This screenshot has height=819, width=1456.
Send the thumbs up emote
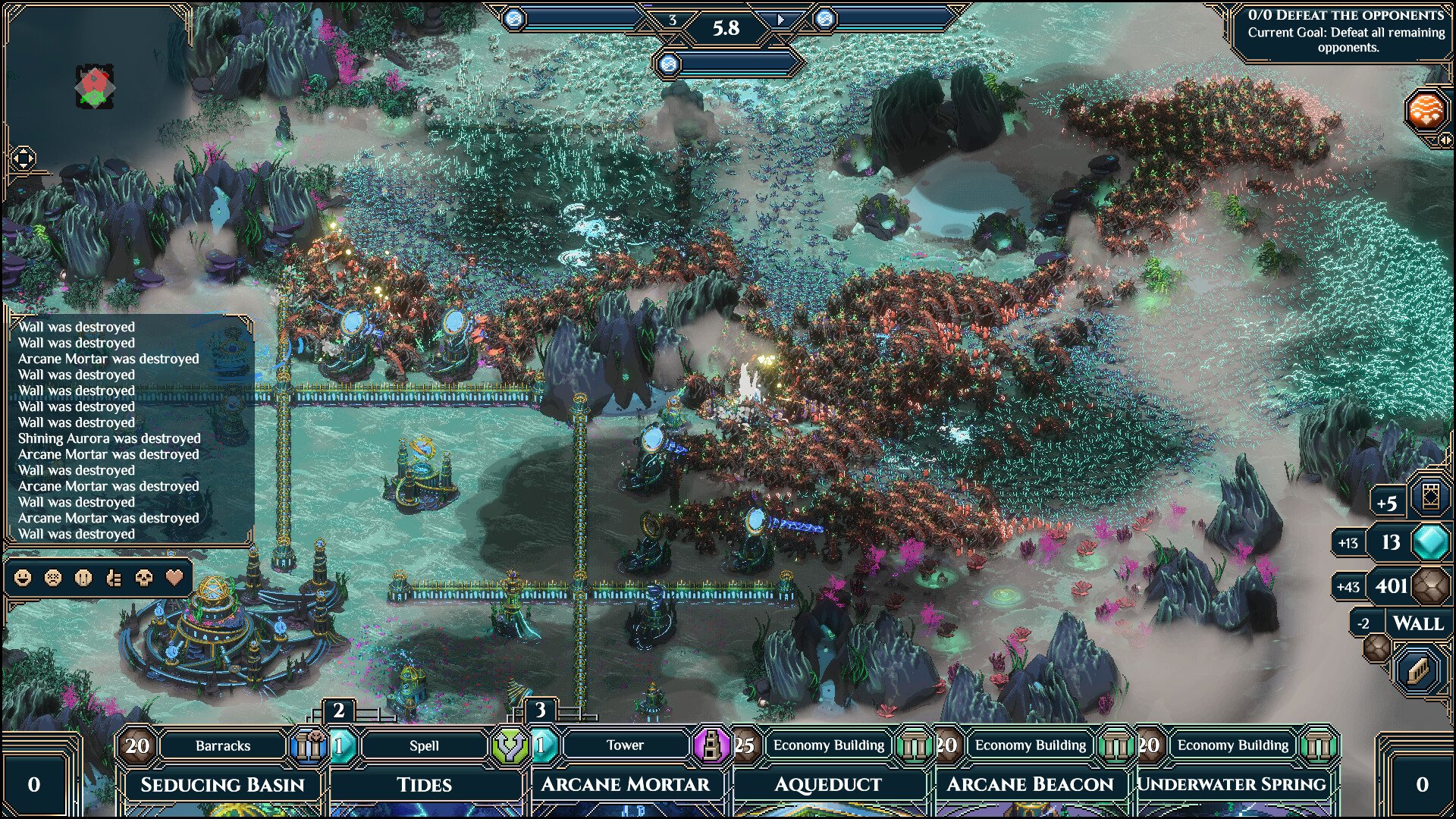pos(114,578)
